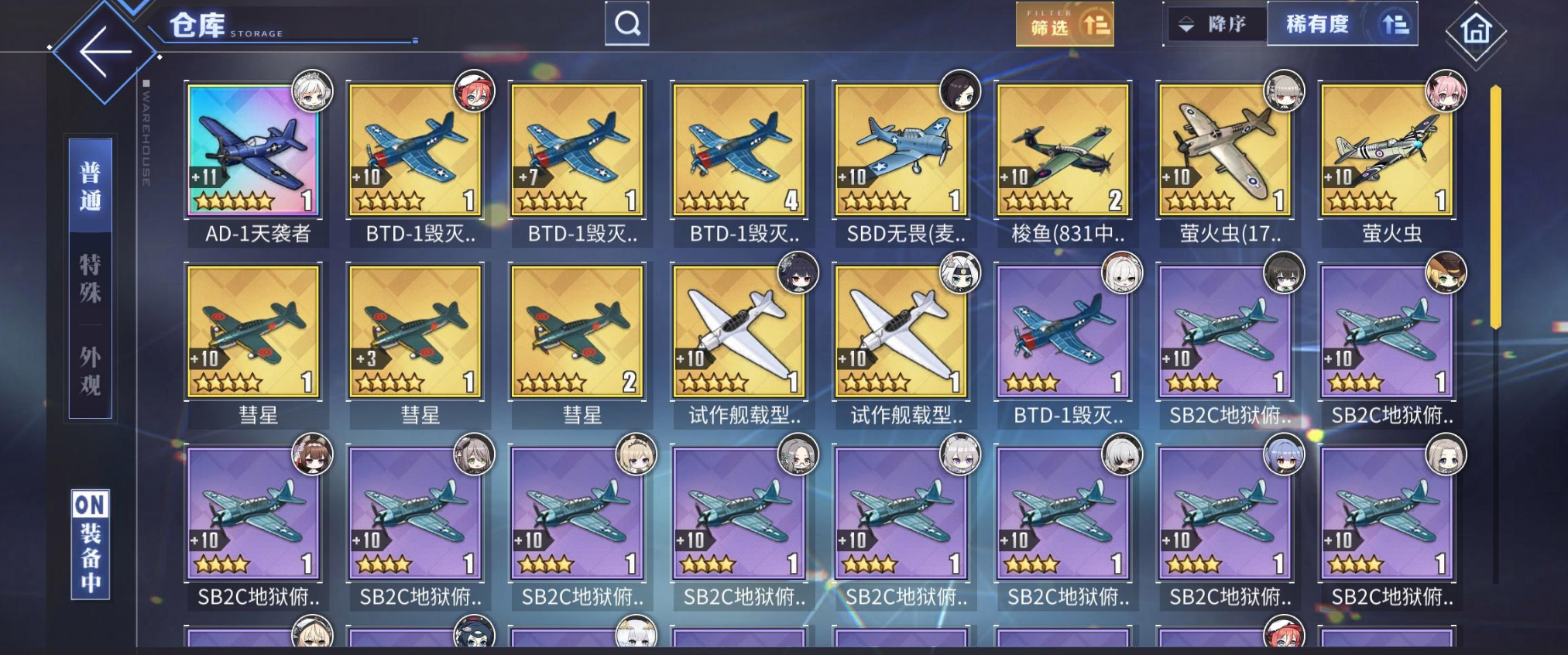
Task: Pick the +3 彗星 bomber
Action: (x=415, y=331)
